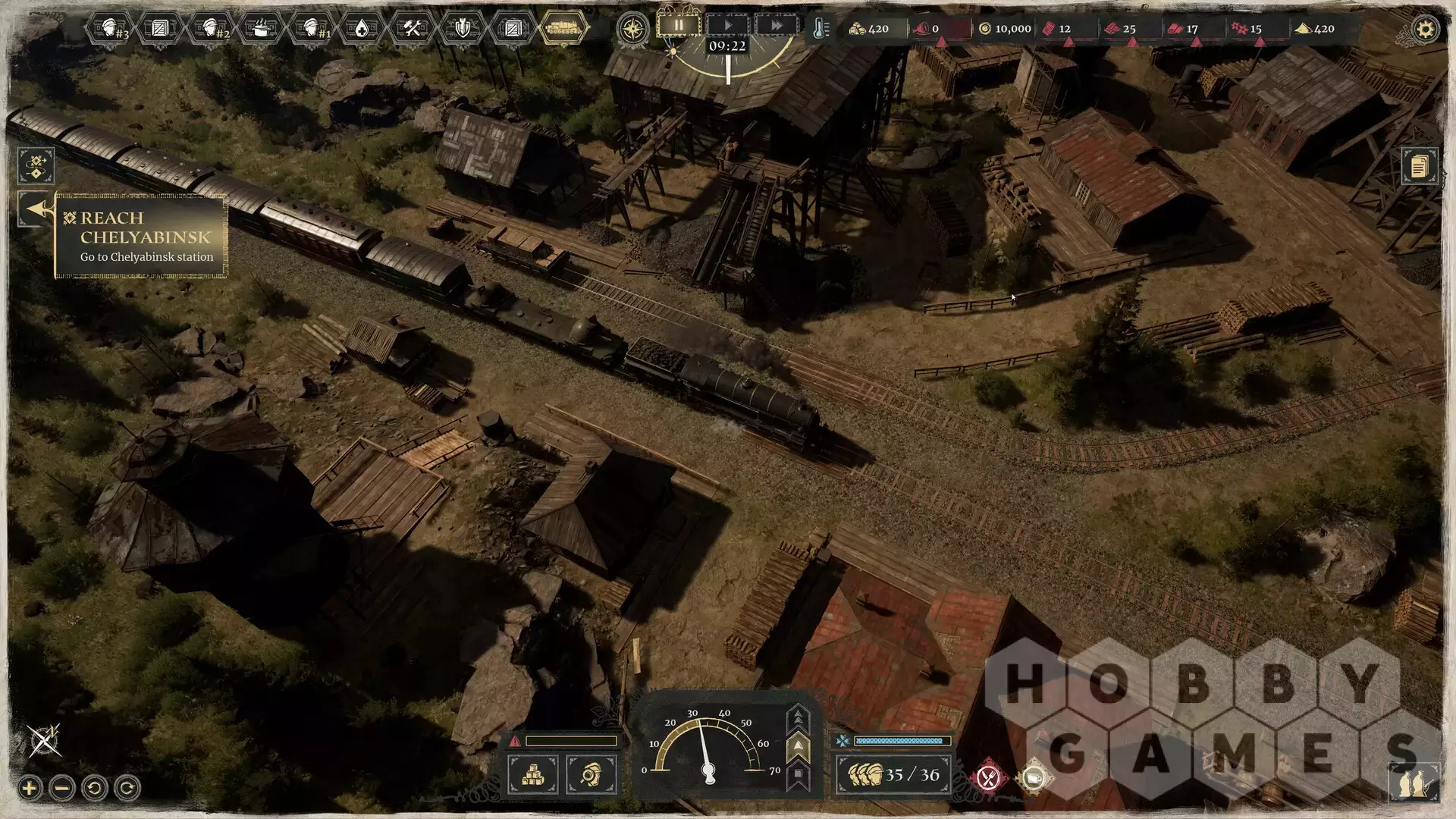This screenshot has height=819, width=1456.
Task: Collapse the Reach Chelyabinsk objective panel
Action: [35, 209]
